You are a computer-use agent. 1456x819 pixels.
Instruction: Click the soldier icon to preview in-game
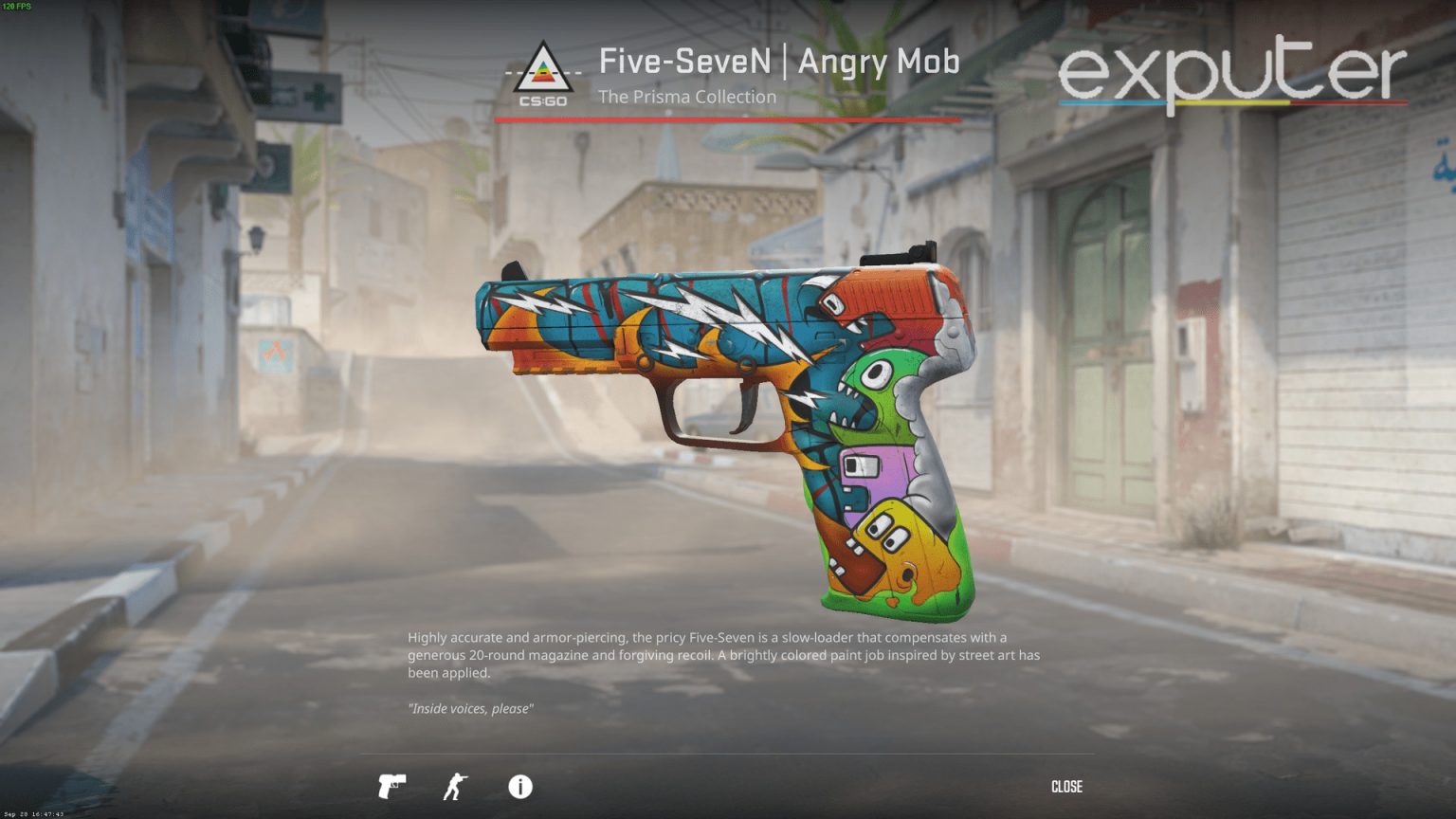454,787
